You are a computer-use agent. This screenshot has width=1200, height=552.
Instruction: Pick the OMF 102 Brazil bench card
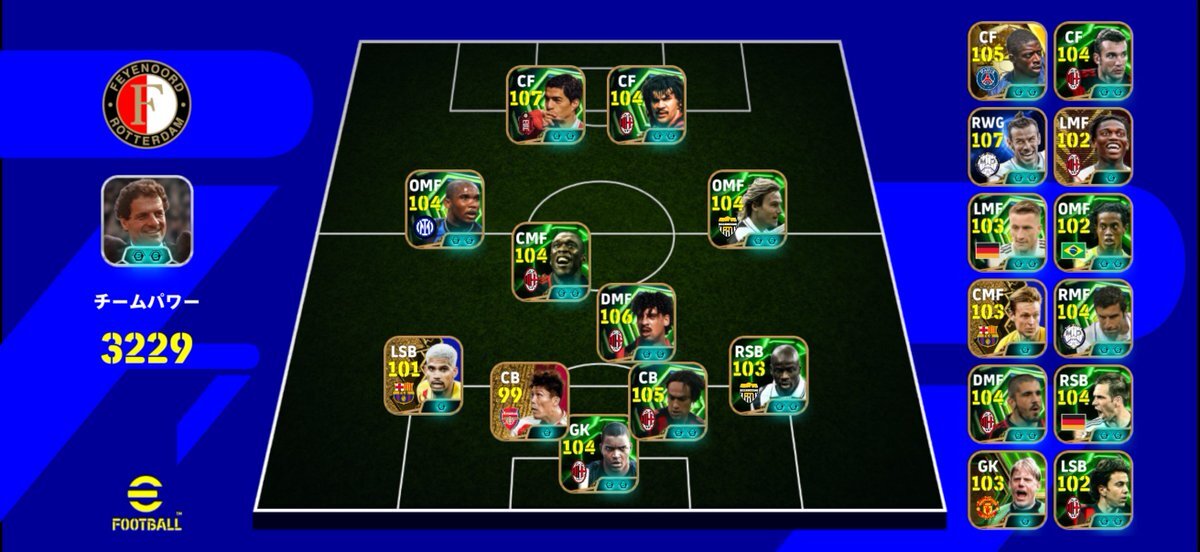point(1093,233)
